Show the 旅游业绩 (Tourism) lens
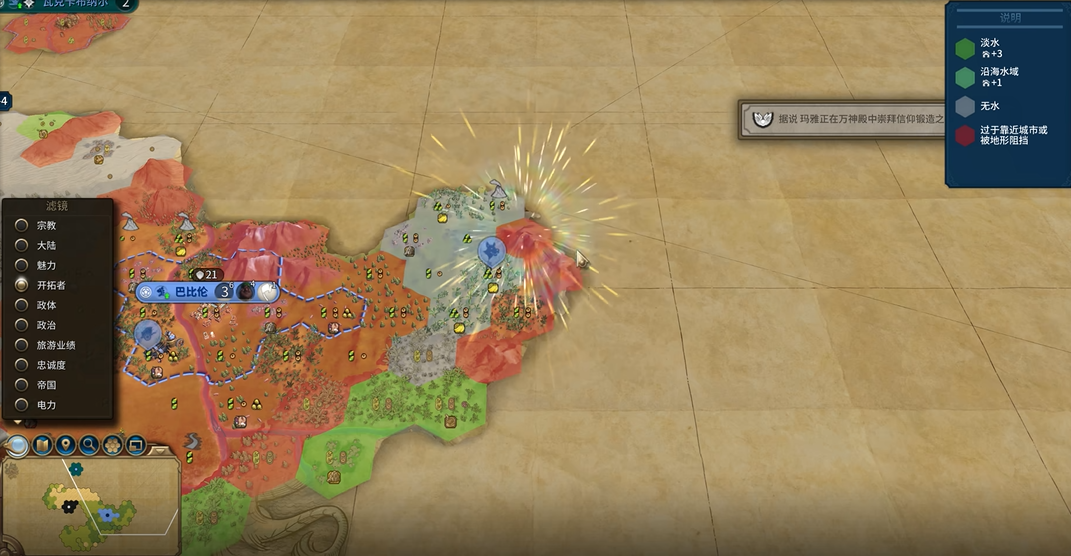 coord(22,345)
